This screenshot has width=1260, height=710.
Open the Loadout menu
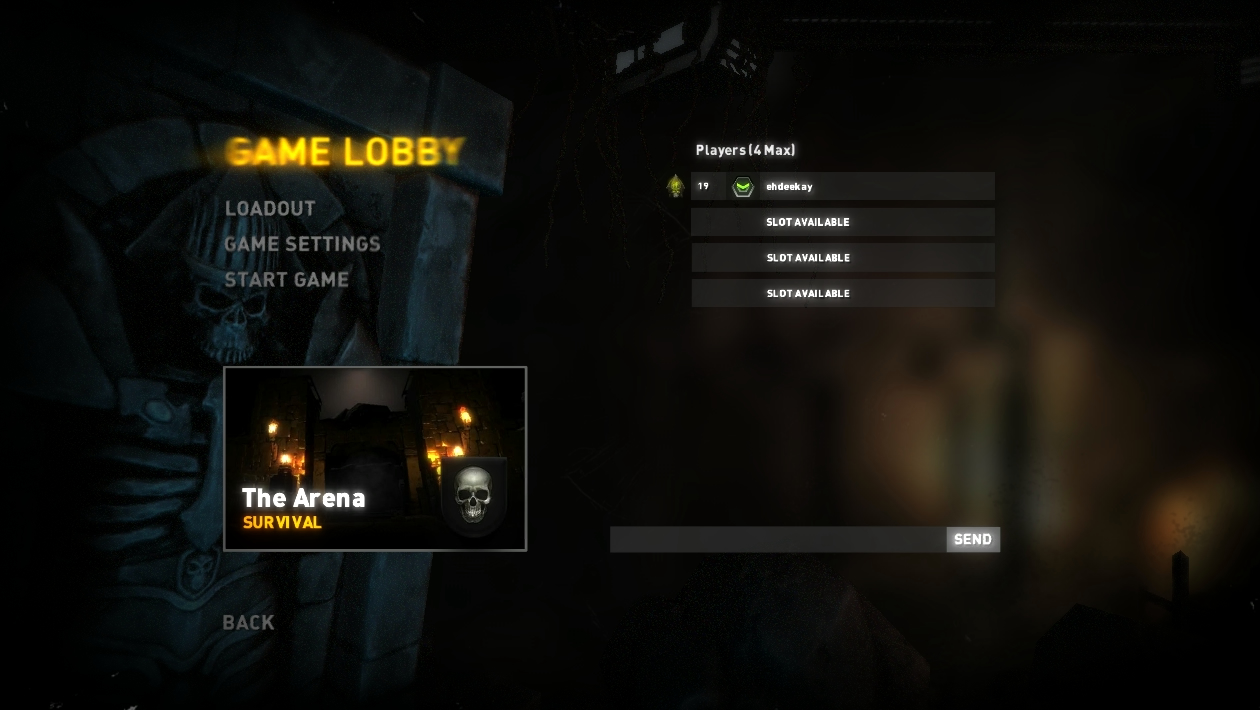270,208
